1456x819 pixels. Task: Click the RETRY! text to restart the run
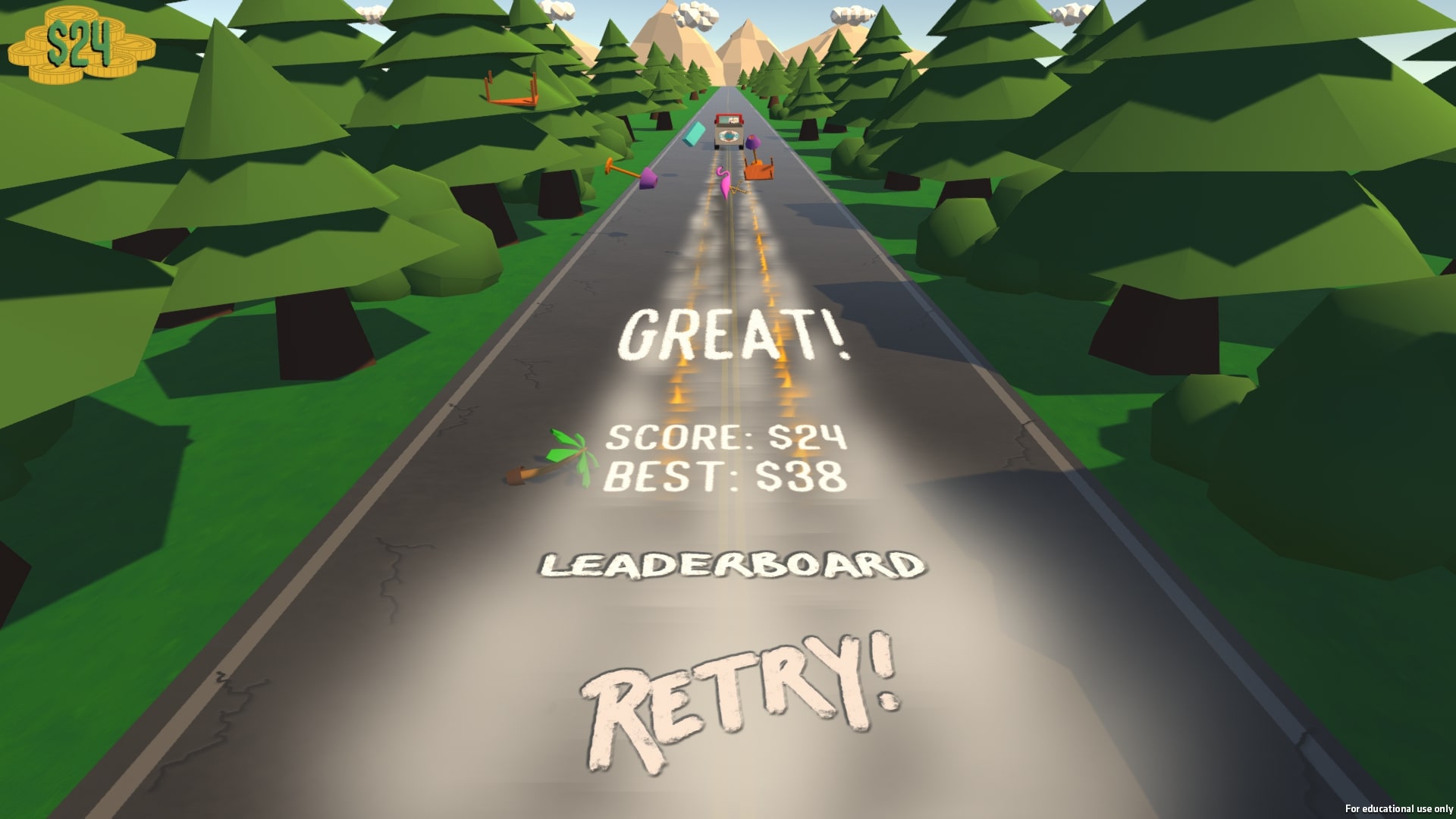[x=739, y=690]
